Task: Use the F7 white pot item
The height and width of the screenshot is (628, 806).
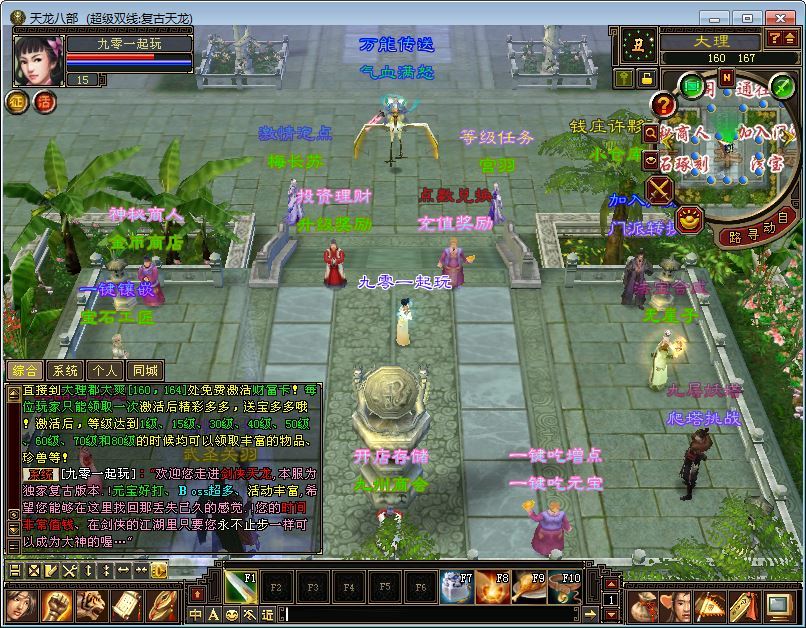Action: (457, 587)
